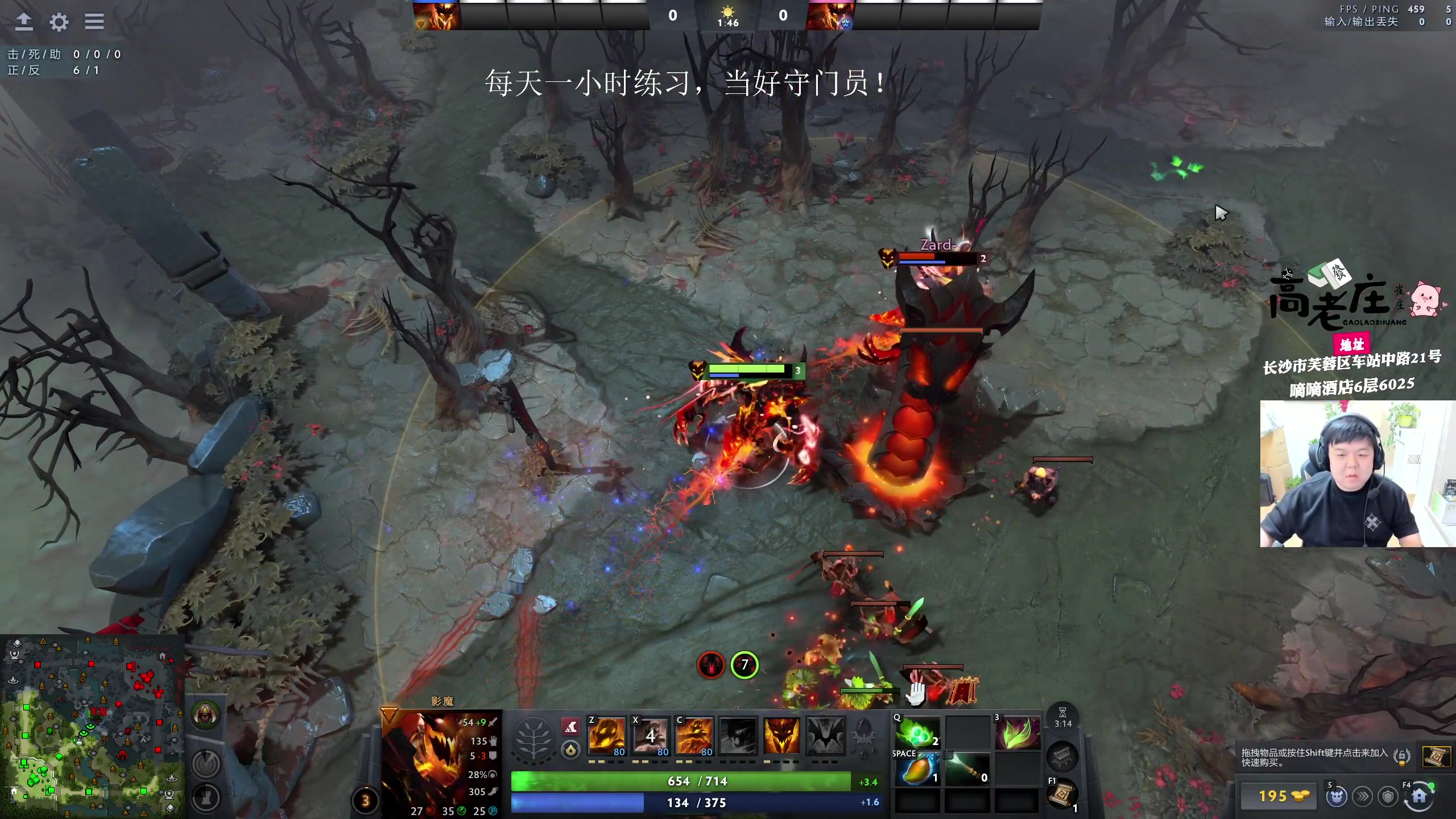The image size is (1456, 819).
Task: Use the green Tango item
Action: point(917,733)
